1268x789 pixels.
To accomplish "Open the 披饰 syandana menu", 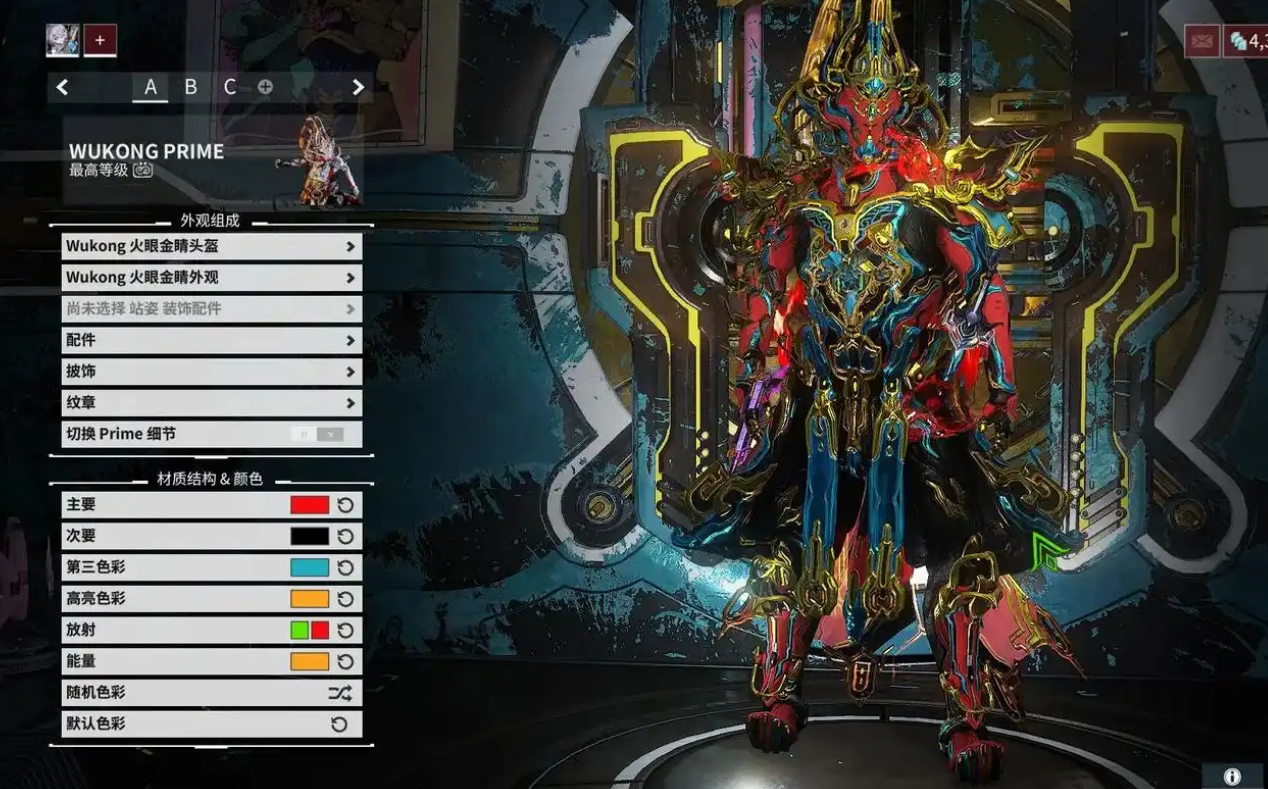I will click(211, 371).
